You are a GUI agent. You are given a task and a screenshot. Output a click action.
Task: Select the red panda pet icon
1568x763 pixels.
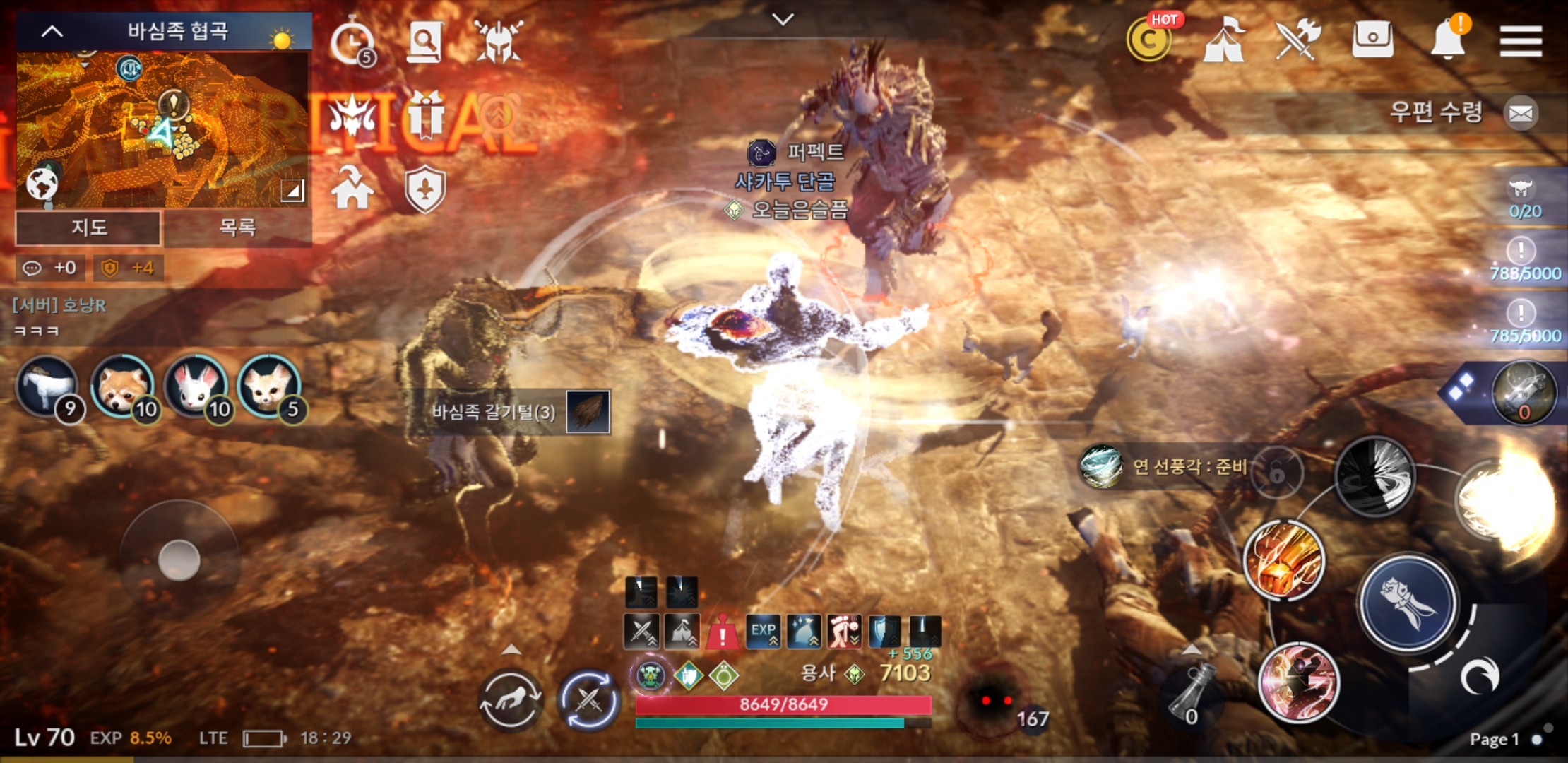[123, 386]
